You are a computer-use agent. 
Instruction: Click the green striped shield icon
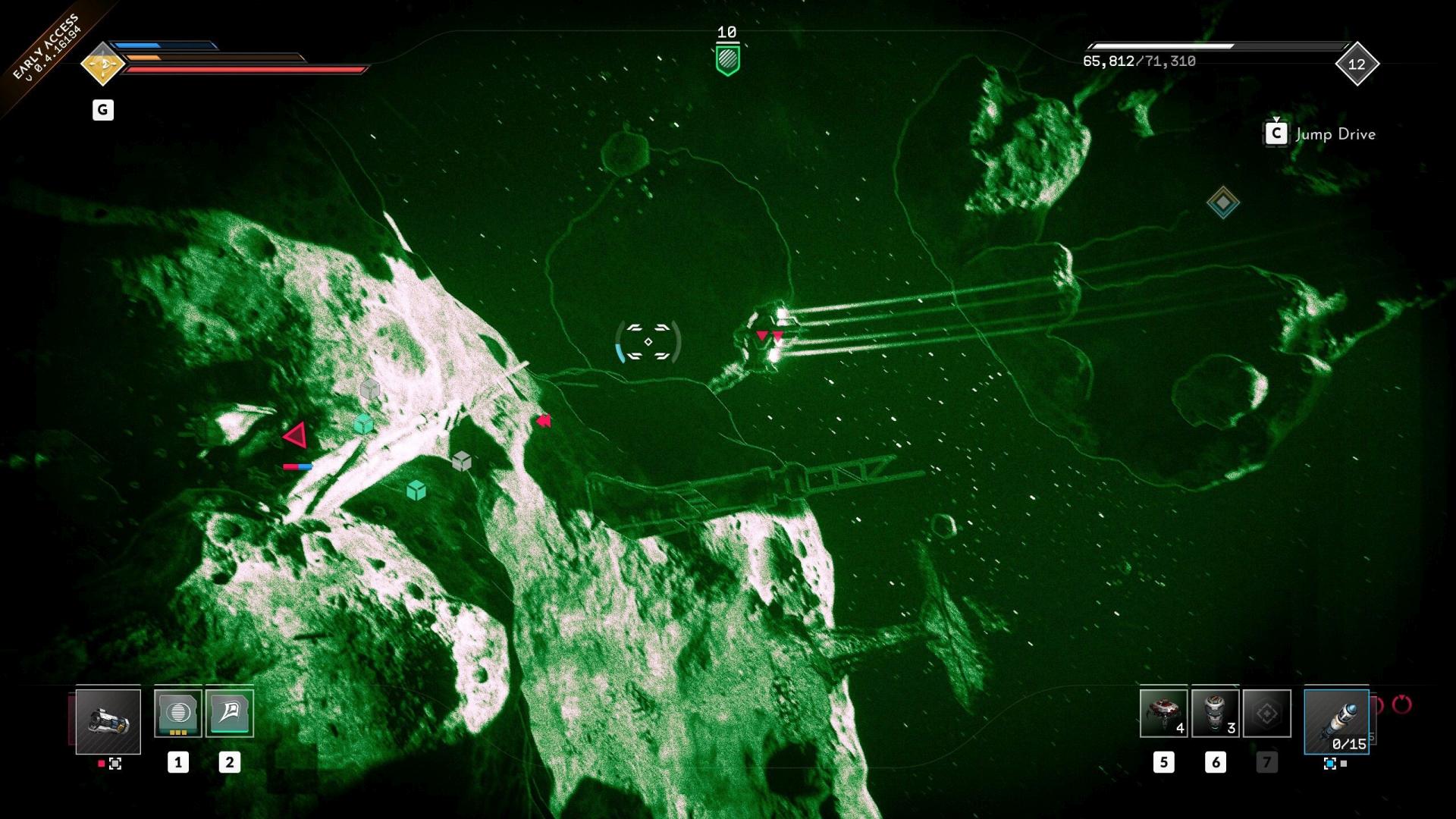[x=727, y=59]
